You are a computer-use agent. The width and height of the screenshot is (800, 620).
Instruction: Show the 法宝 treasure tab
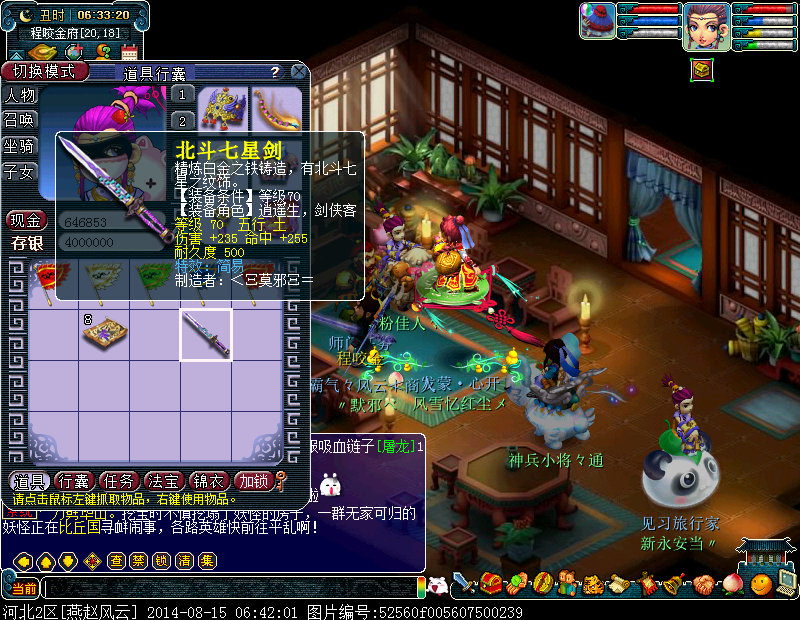click(x=163, y=480)
